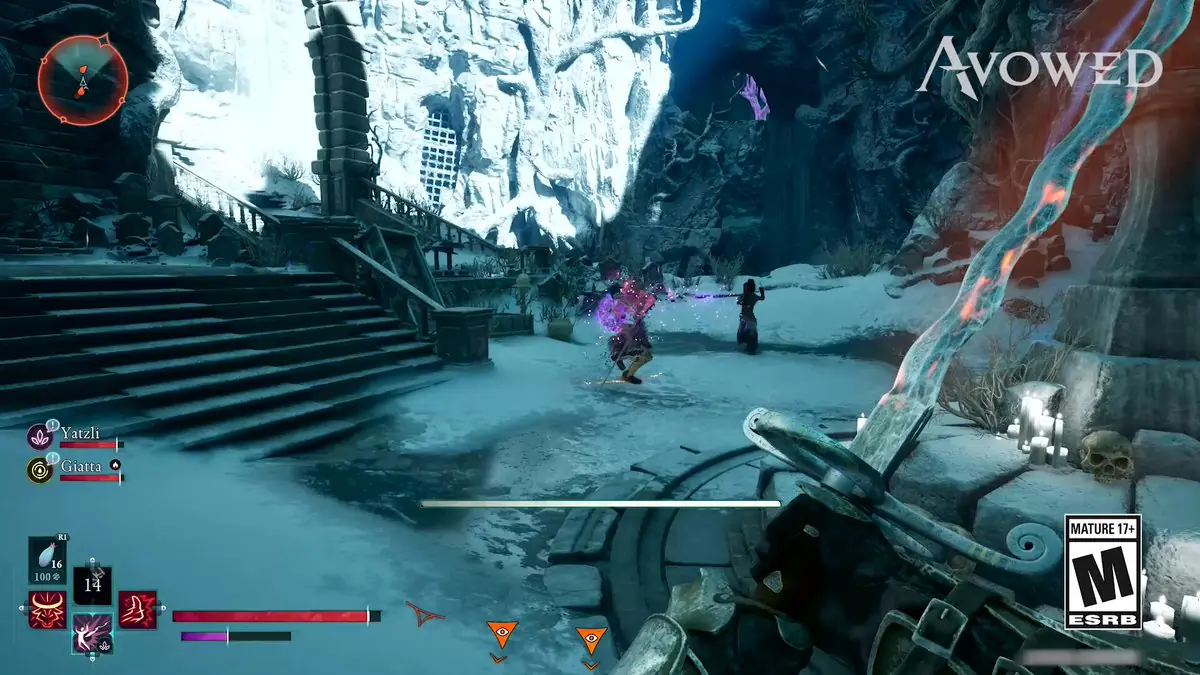
Task: Click the ESRB Mature 17+ rating badge
Action: [1102, 572]
